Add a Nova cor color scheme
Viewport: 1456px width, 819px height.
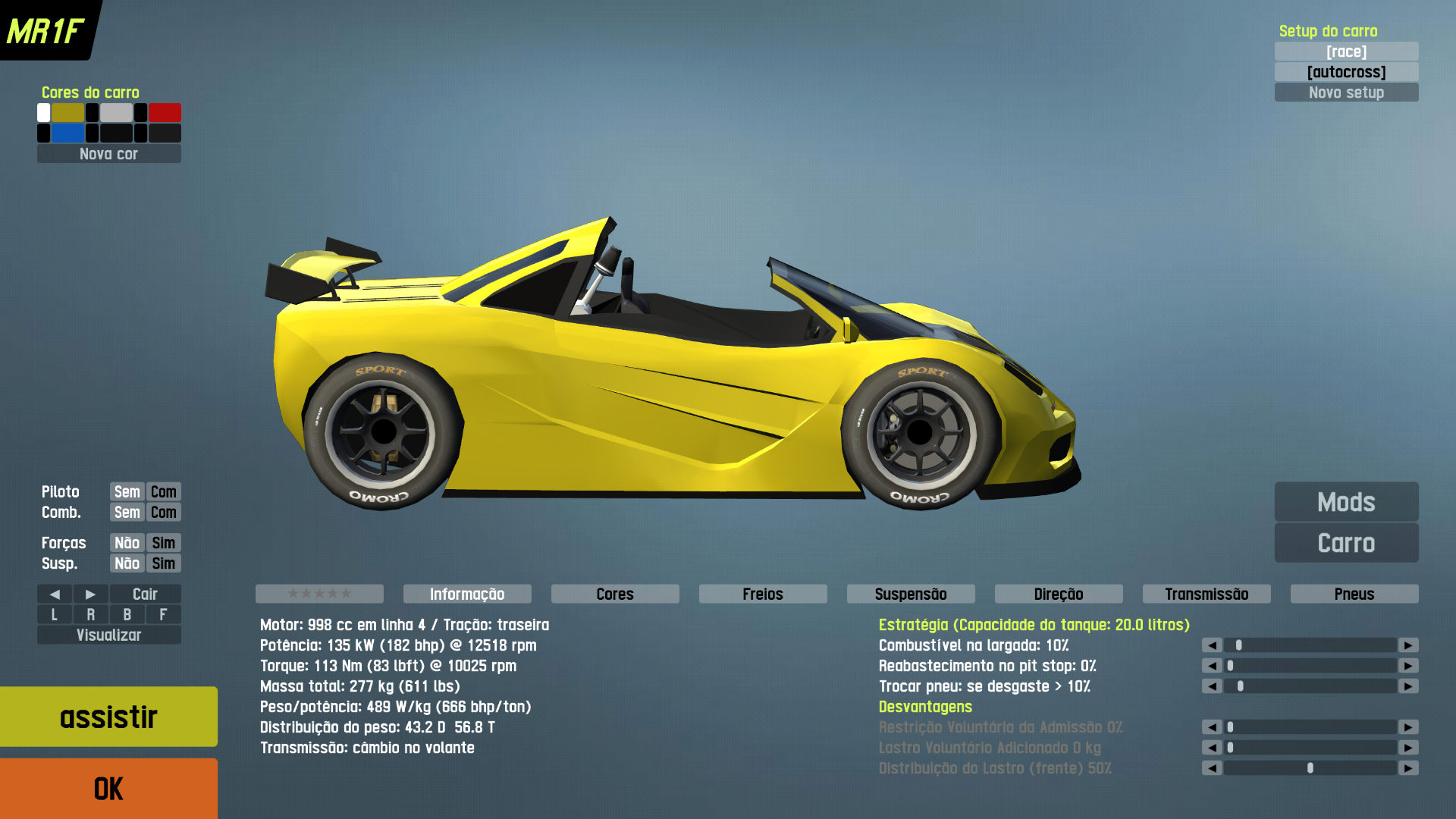[x=108, y=154]
